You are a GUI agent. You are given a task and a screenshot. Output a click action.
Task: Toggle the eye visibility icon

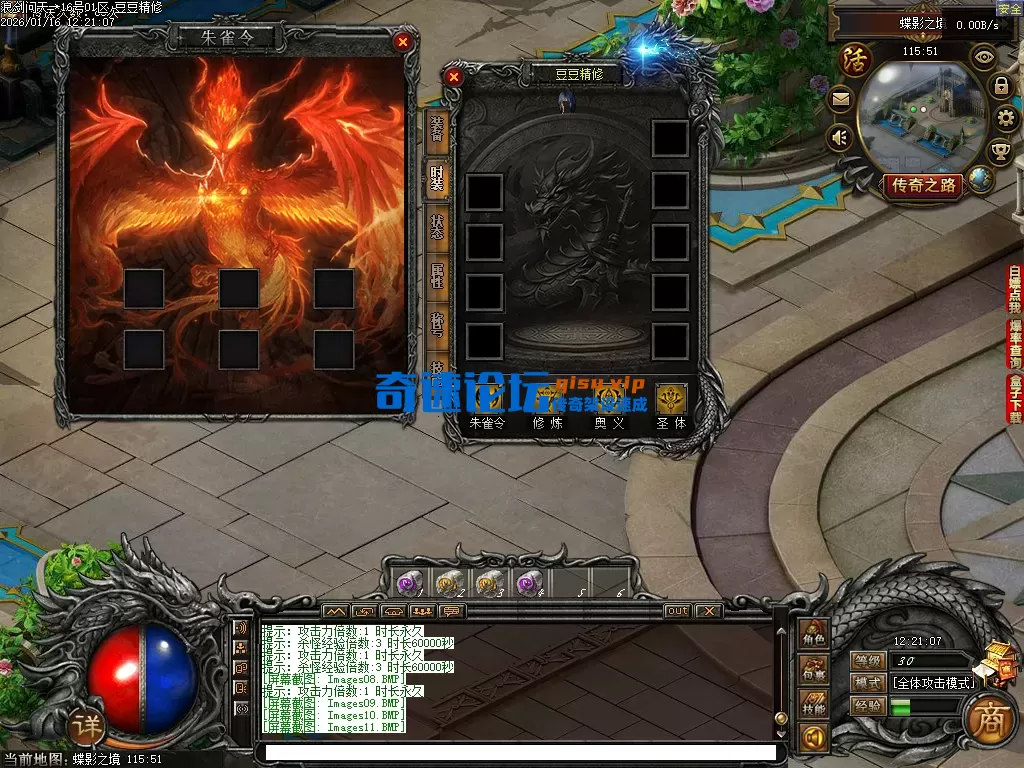(984, 57)
